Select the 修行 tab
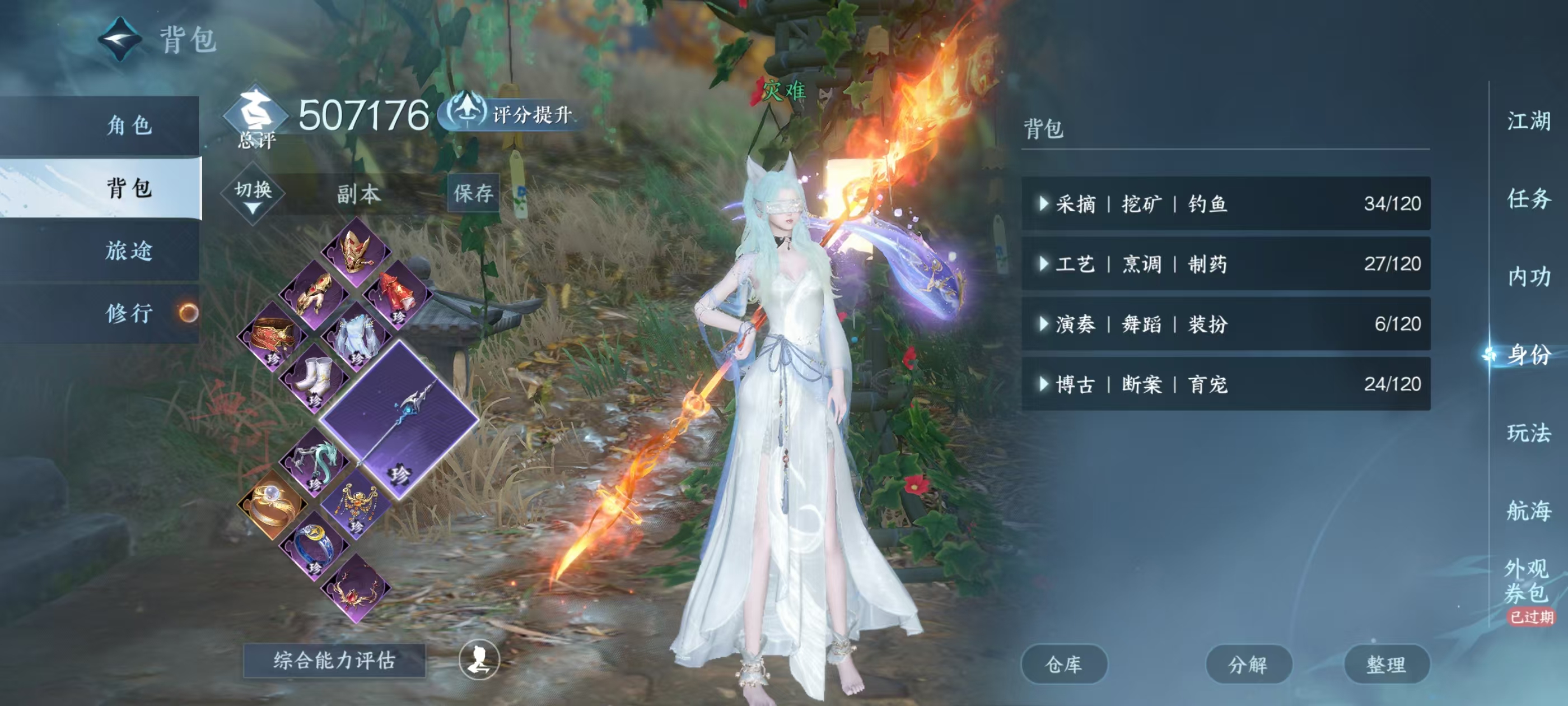Image resolution: width=1568 pixels, height=706 pixels. pyautogui.click(x=129, y=313)
